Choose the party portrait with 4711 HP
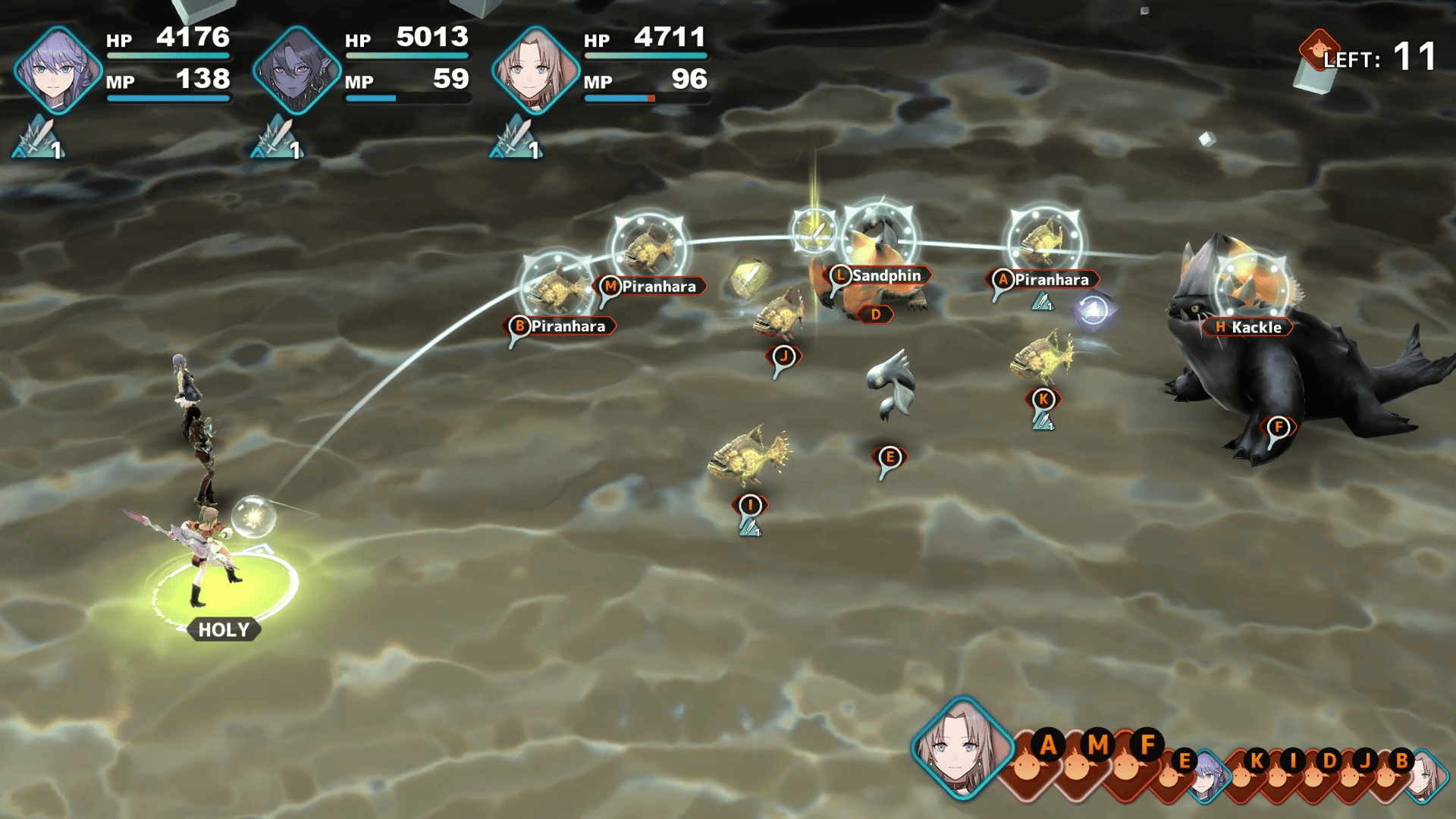This screenshot has width=1456, height=819. (535, 70)
